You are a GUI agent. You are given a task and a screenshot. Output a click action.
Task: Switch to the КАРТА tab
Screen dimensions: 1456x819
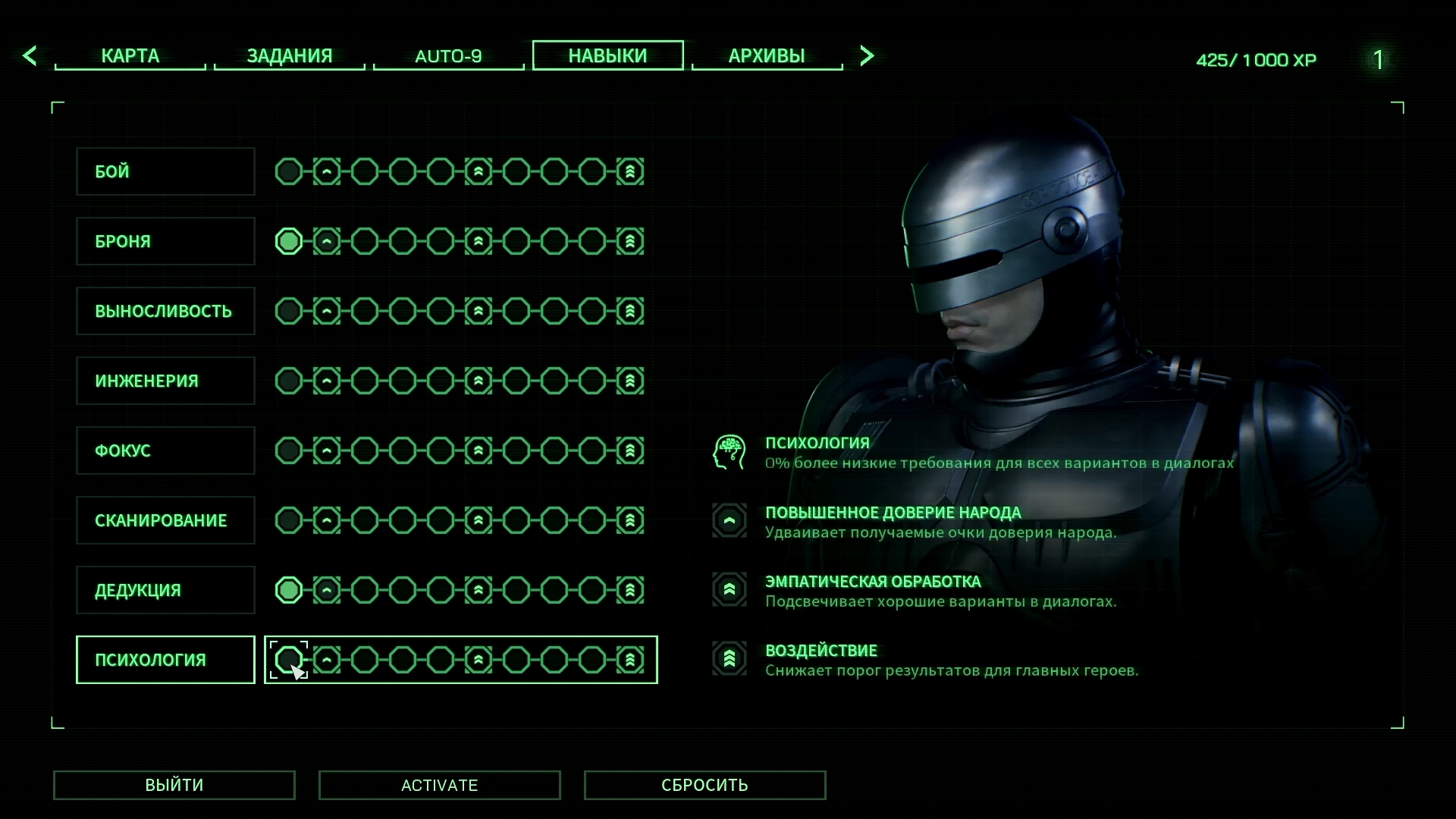click(130, 56)
